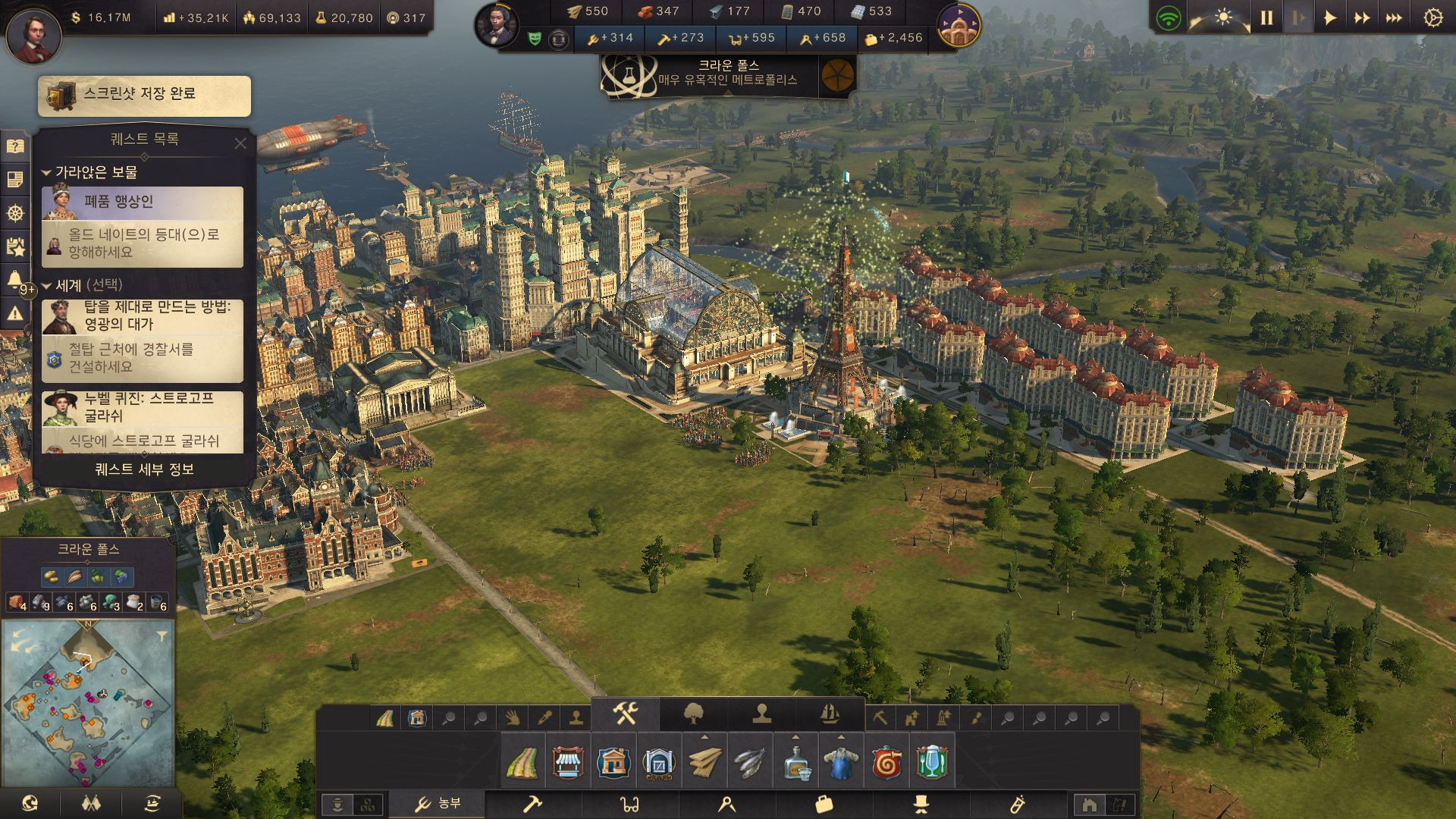Open the ship category tab
Screen dimensions: 1456x819
(830, 714)
